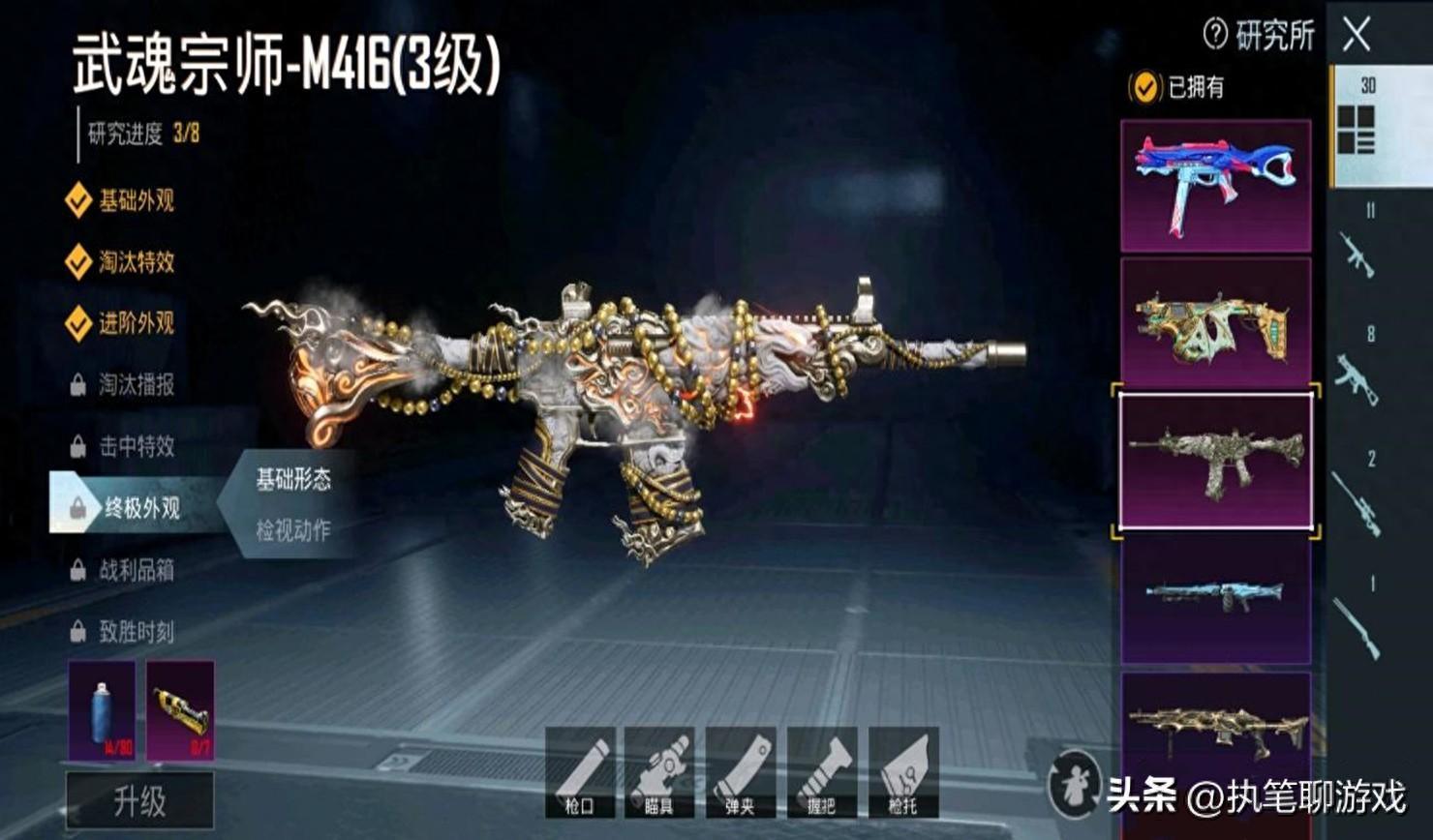Select the 基础外观 upgrade stage
The image size is (1433, 840).
click(x=135, y=201)
